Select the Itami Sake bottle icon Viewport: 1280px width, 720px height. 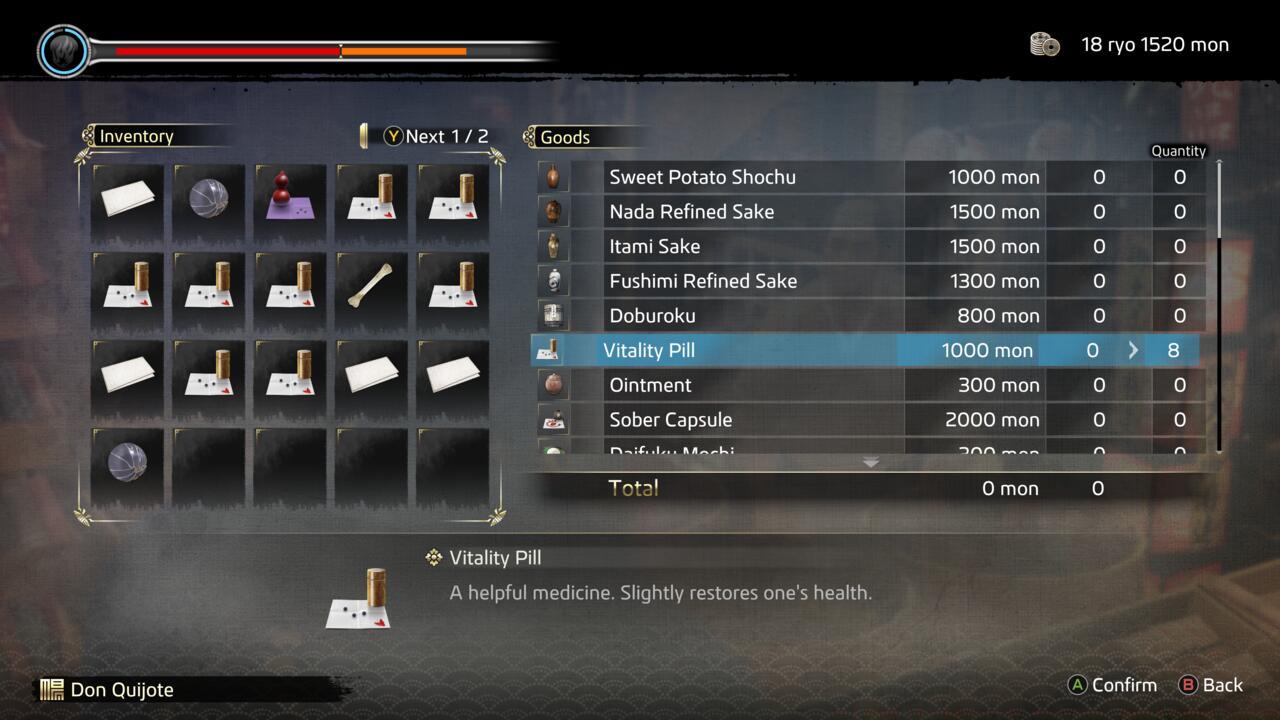(x=553, y=246)
